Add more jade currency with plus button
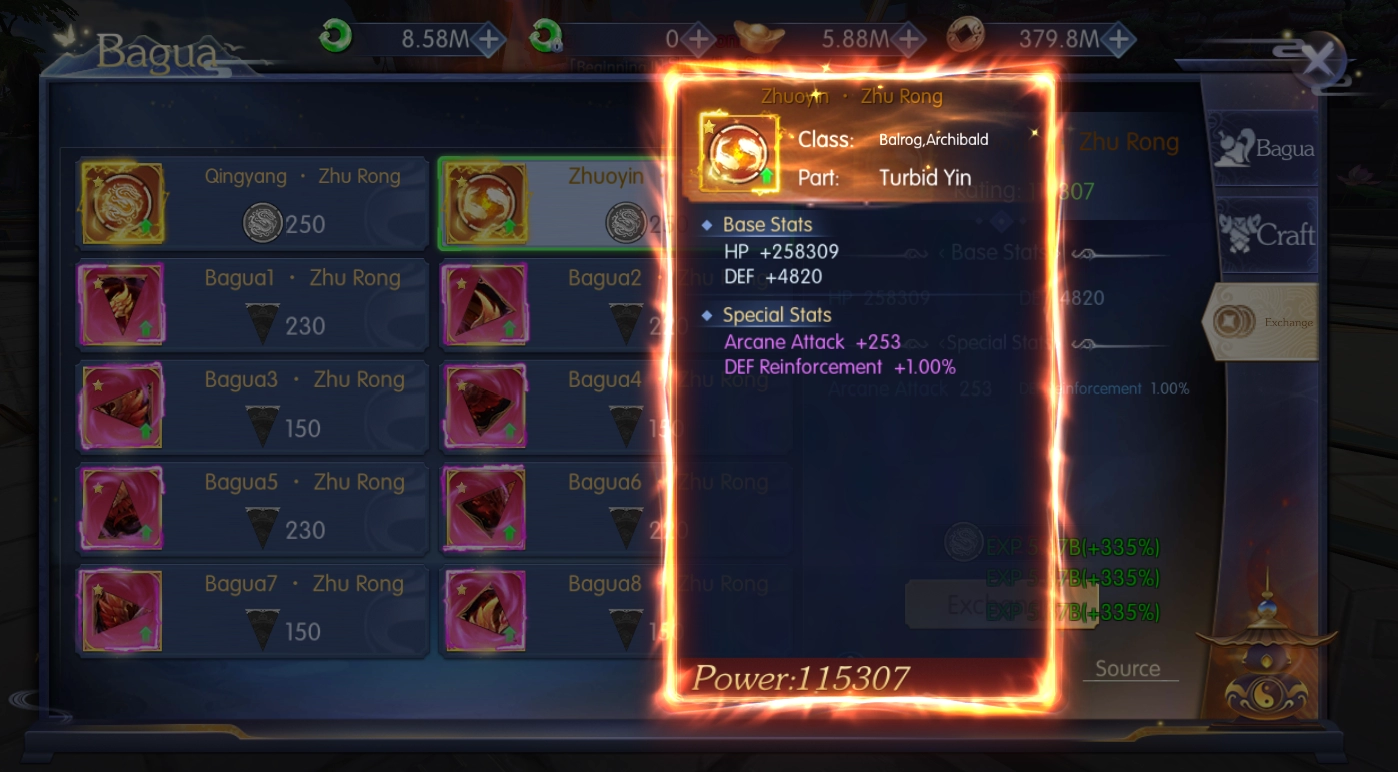The height and width of the screenshot is (772, 1398). 488,40
